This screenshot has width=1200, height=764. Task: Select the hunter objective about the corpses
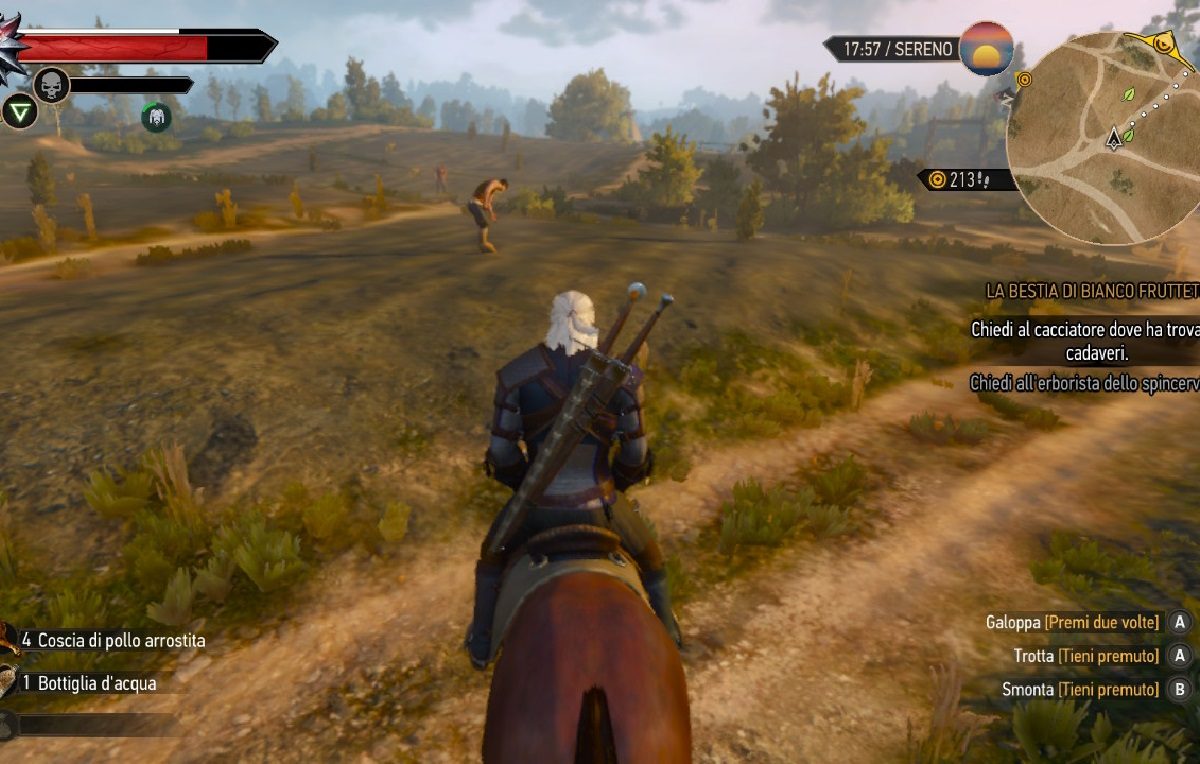1085,340
